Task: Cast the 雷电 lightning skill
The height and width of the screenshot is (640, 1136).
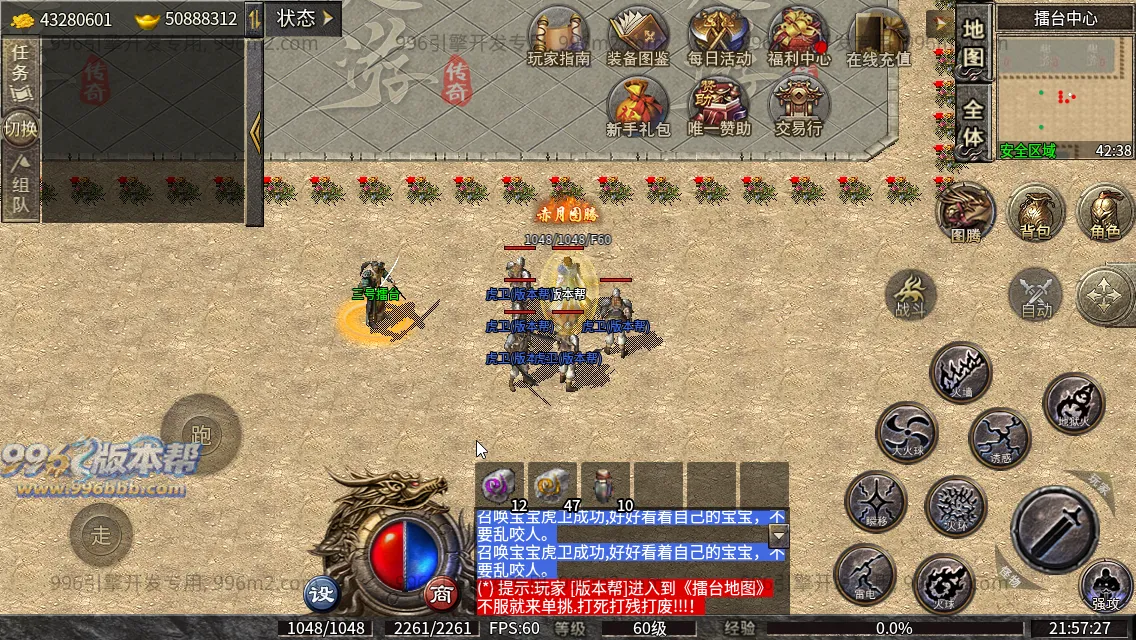Action: pos(865,574)
